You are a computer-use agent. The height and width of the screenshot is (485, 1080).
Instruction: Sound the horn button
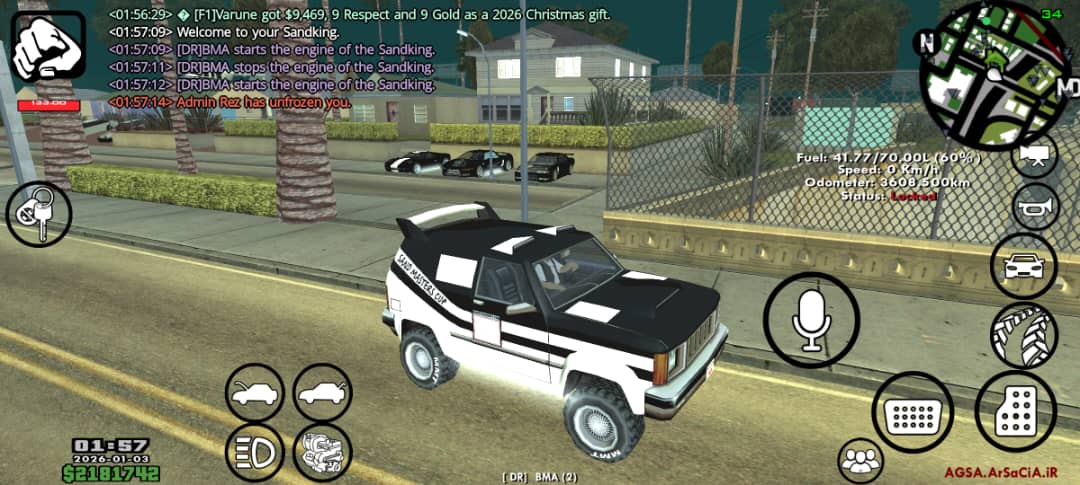[x=1035, y=207]
